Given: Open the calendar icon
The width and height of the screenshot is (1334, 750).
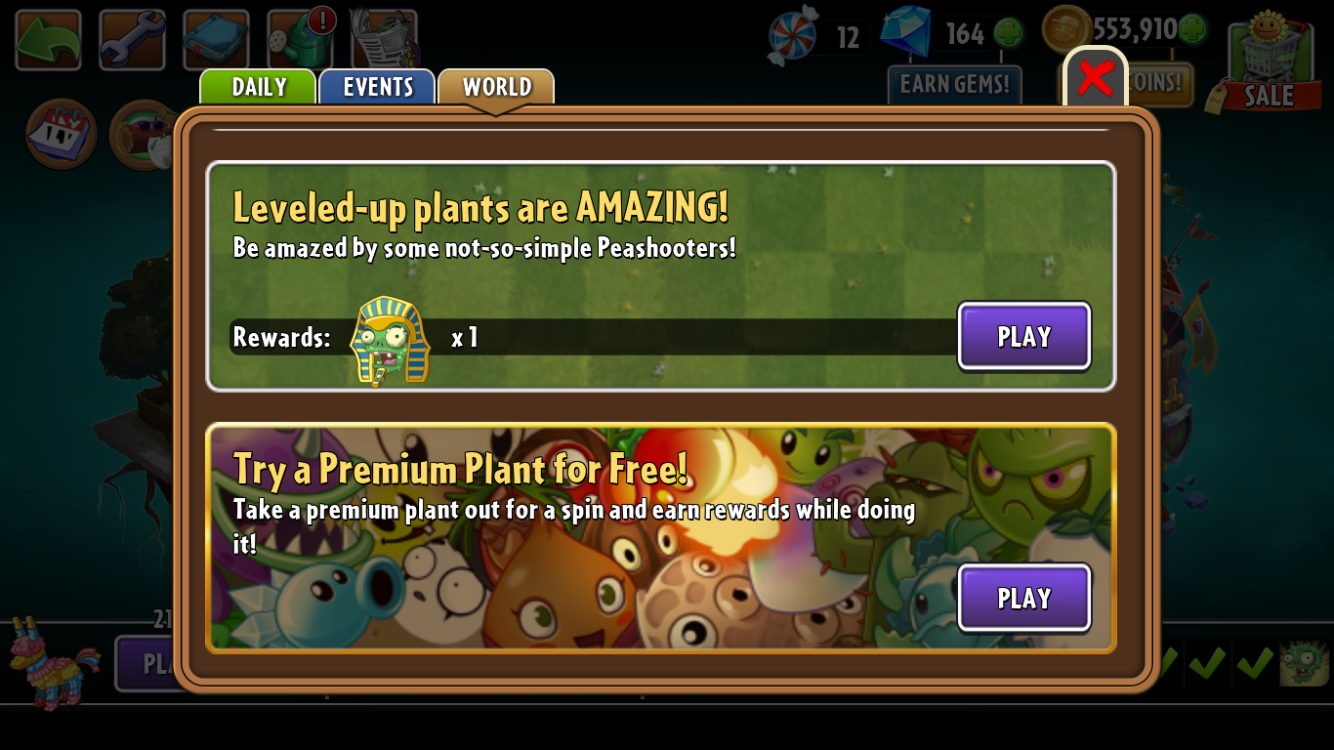Looking at the screenshot, I should (x=61, y=134).
